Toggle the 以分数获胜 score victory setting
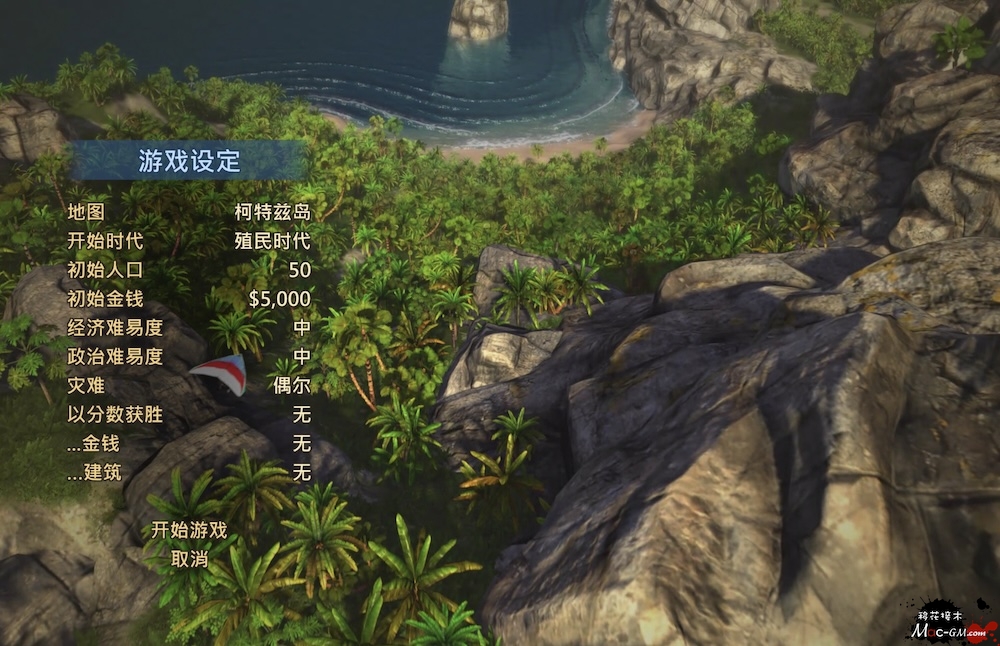 (x=301, y=414)
